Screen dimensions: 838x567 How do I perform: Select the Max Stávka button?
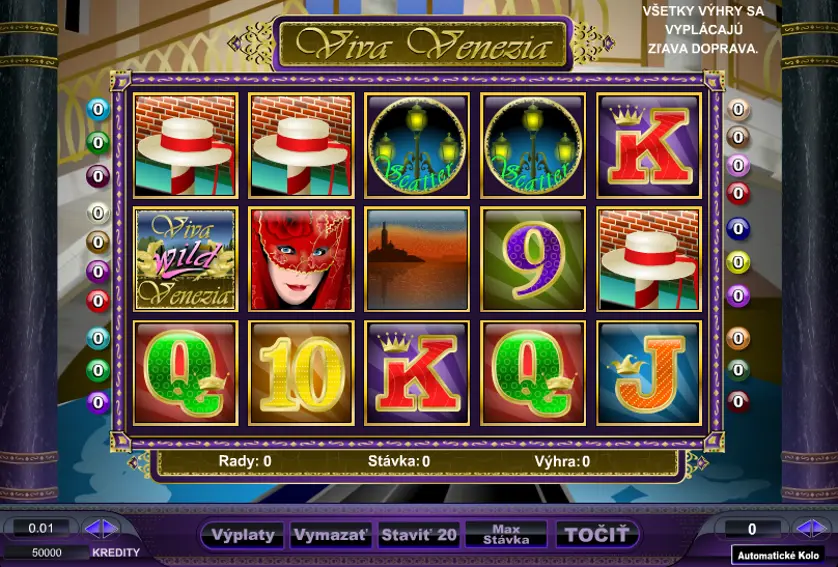click(506, 535)
